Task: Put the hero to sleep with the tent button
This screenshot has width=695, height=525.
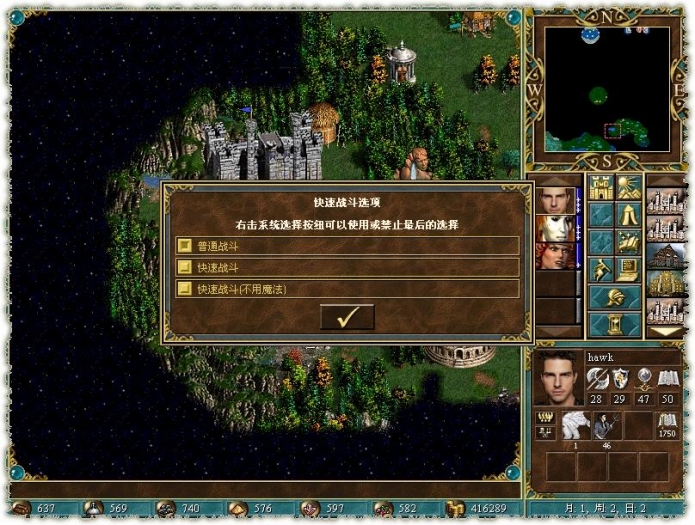Action: [629, 215]
